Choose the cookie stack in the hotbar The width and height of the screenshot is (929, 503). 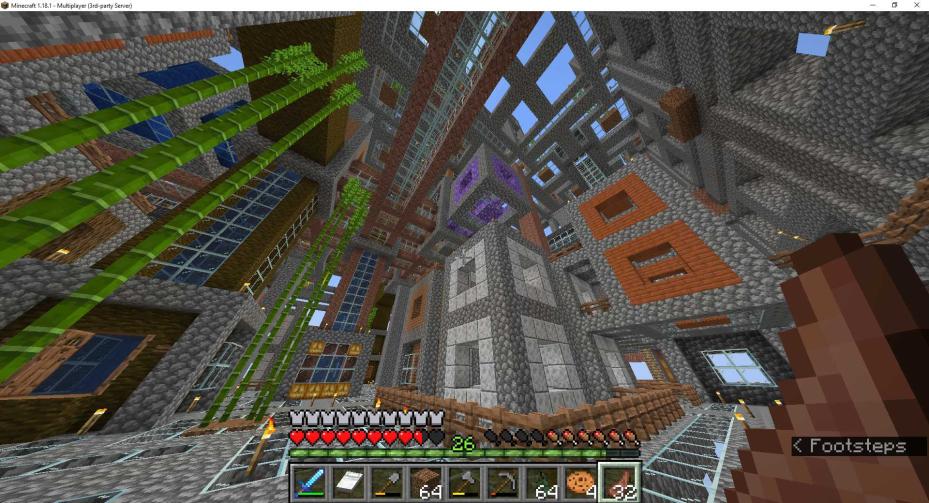pos(579,483)
